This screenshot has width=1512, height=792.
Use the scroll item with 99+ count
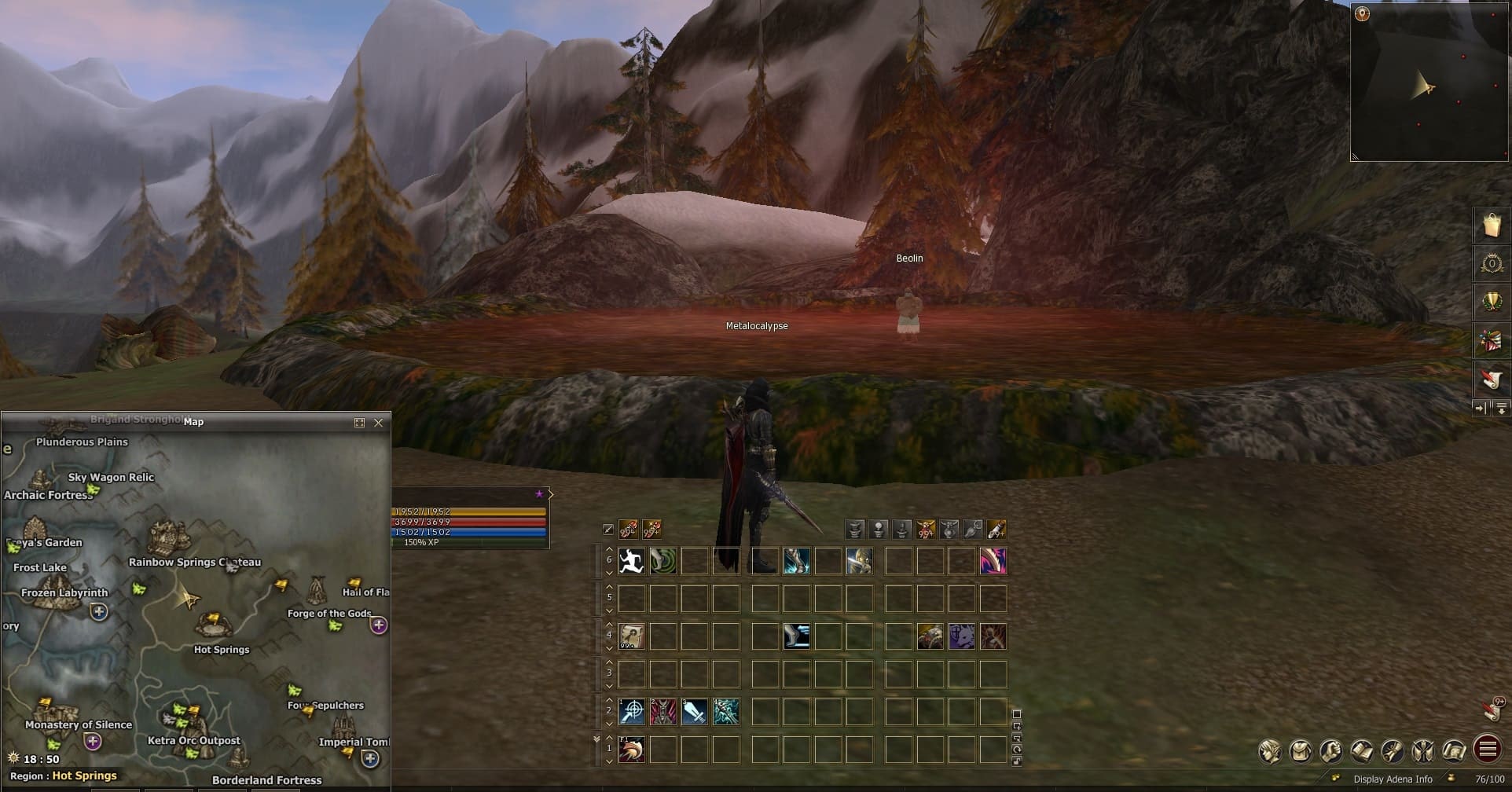click(x=631, y=636)
